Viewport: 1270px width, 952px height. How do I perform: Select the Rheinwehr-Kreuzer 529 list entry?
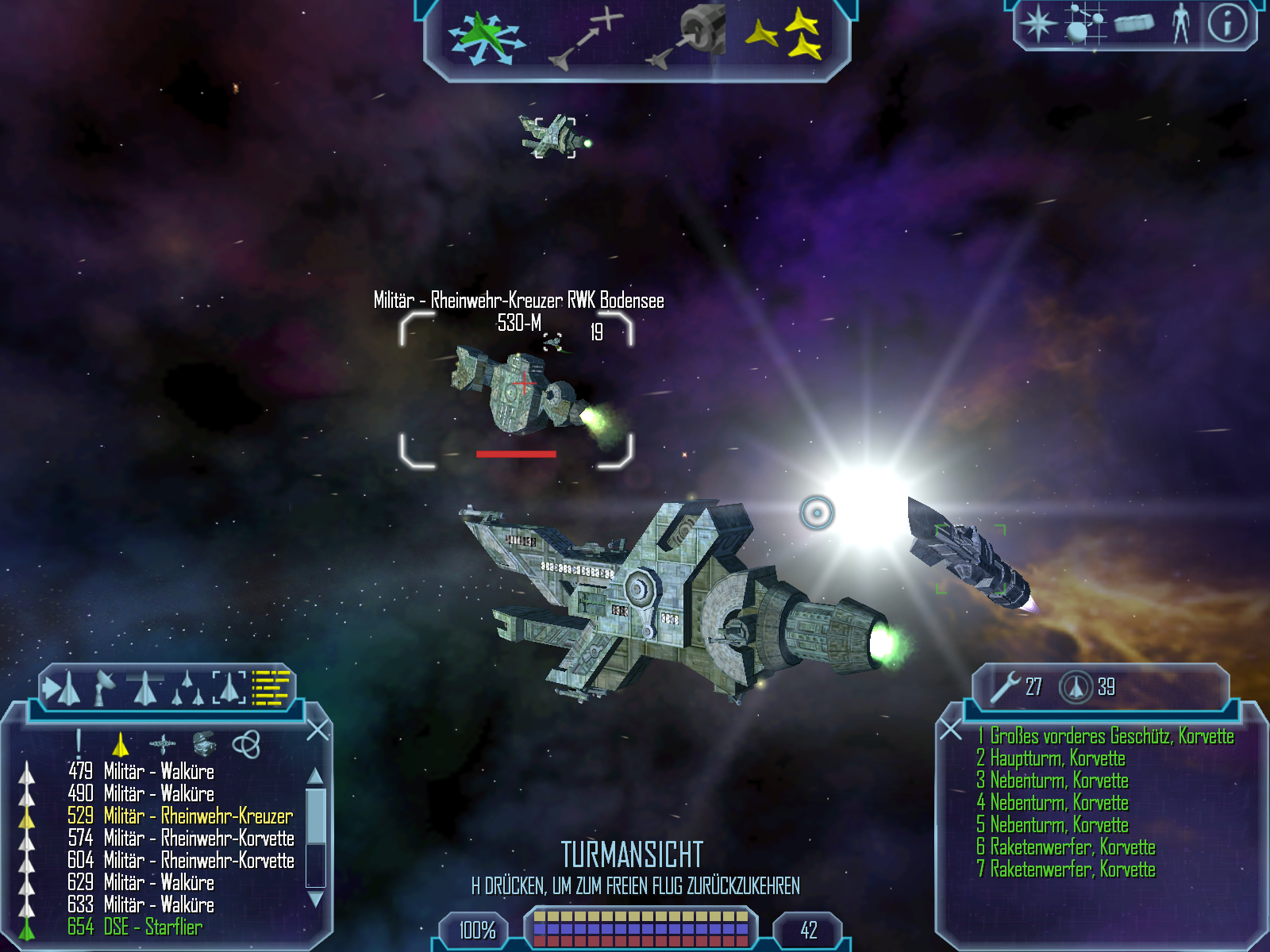point(180,816)
